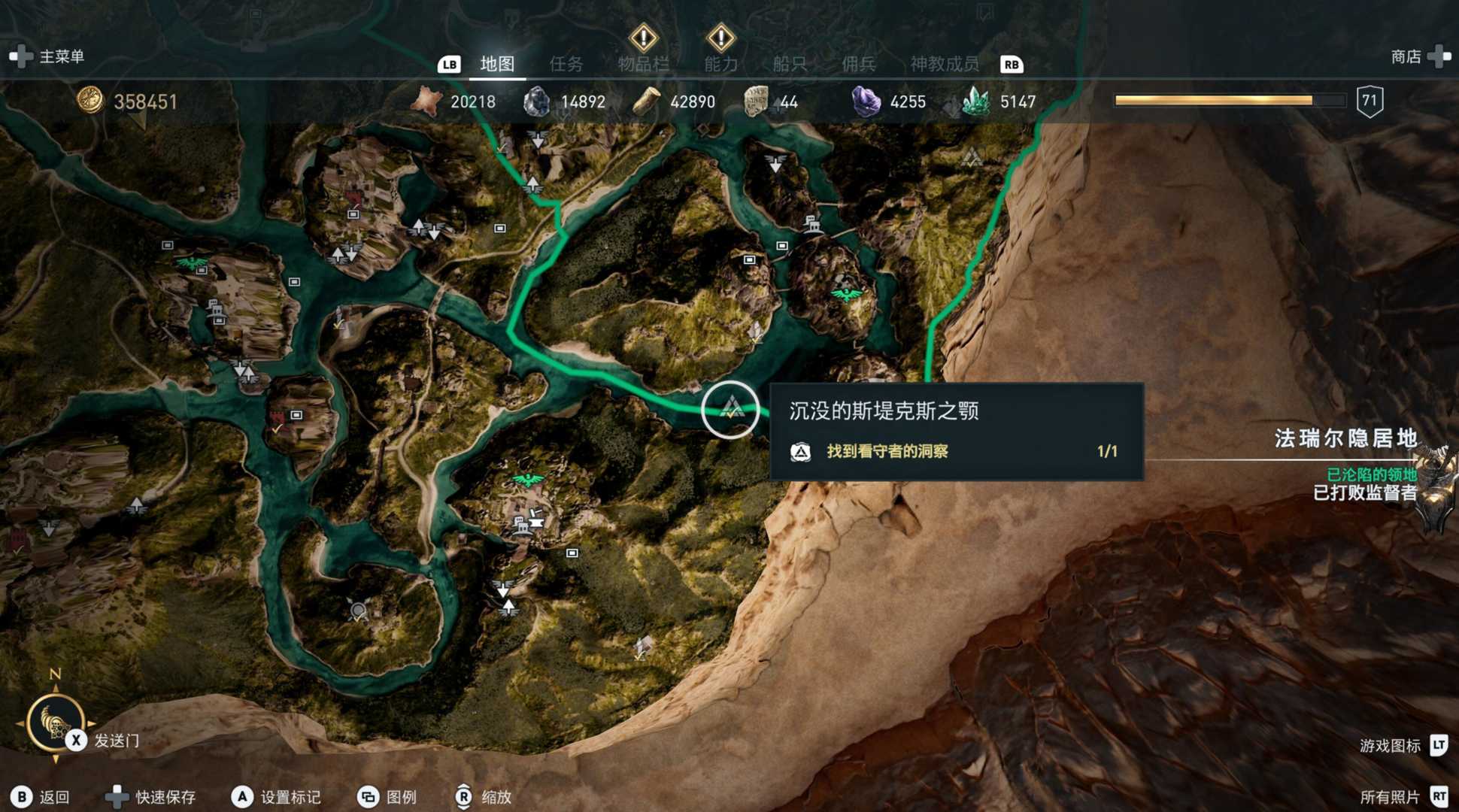Switch to the 地图 tab
The width and height of the screenshot is (1459, 812).
(497, 64)
